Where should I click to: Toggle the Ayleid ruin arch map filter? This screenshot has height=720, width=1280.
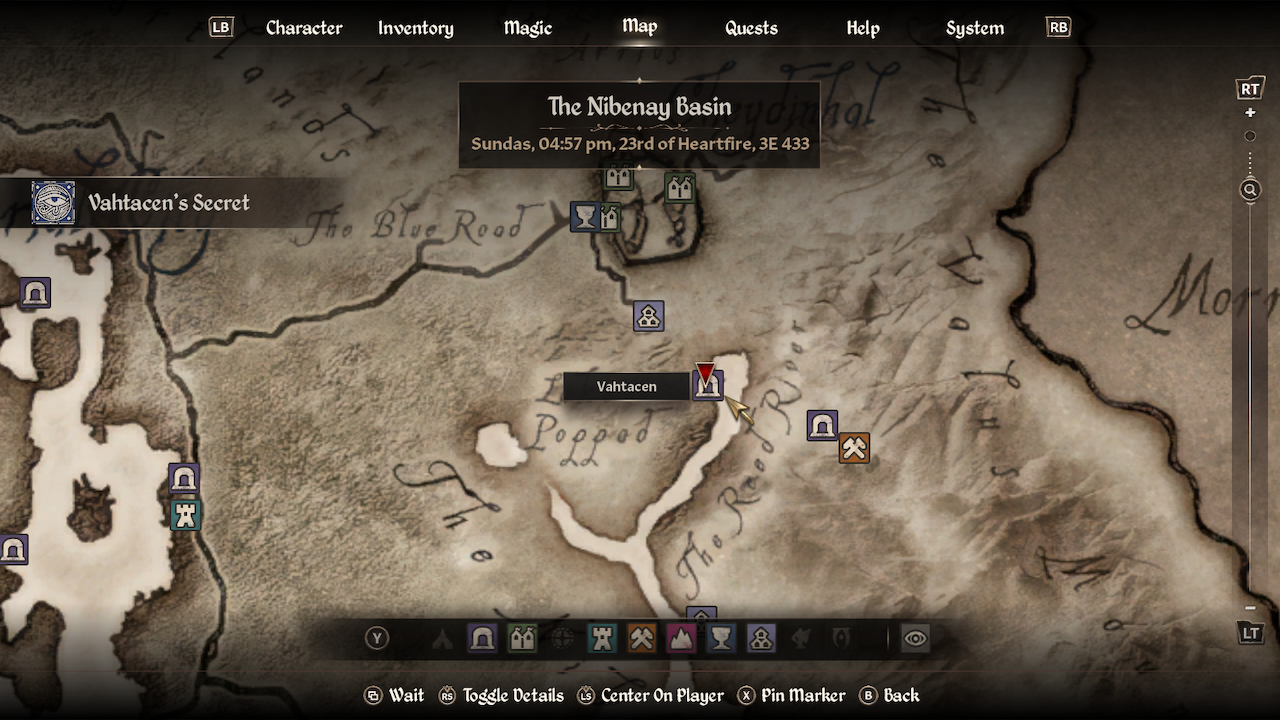(482, 638)
